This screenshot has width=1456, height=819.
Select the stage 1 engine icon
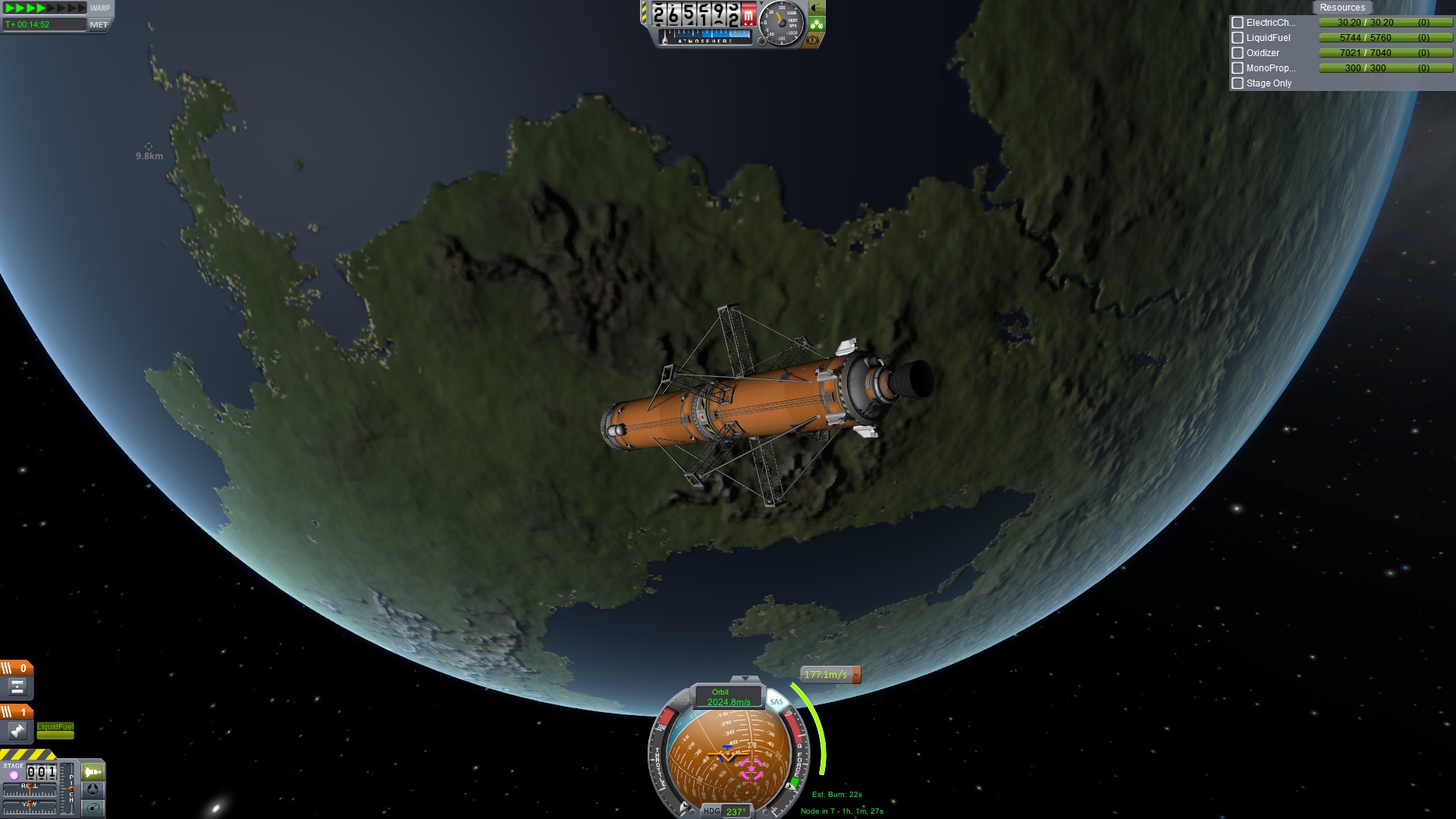coord(17,731)
